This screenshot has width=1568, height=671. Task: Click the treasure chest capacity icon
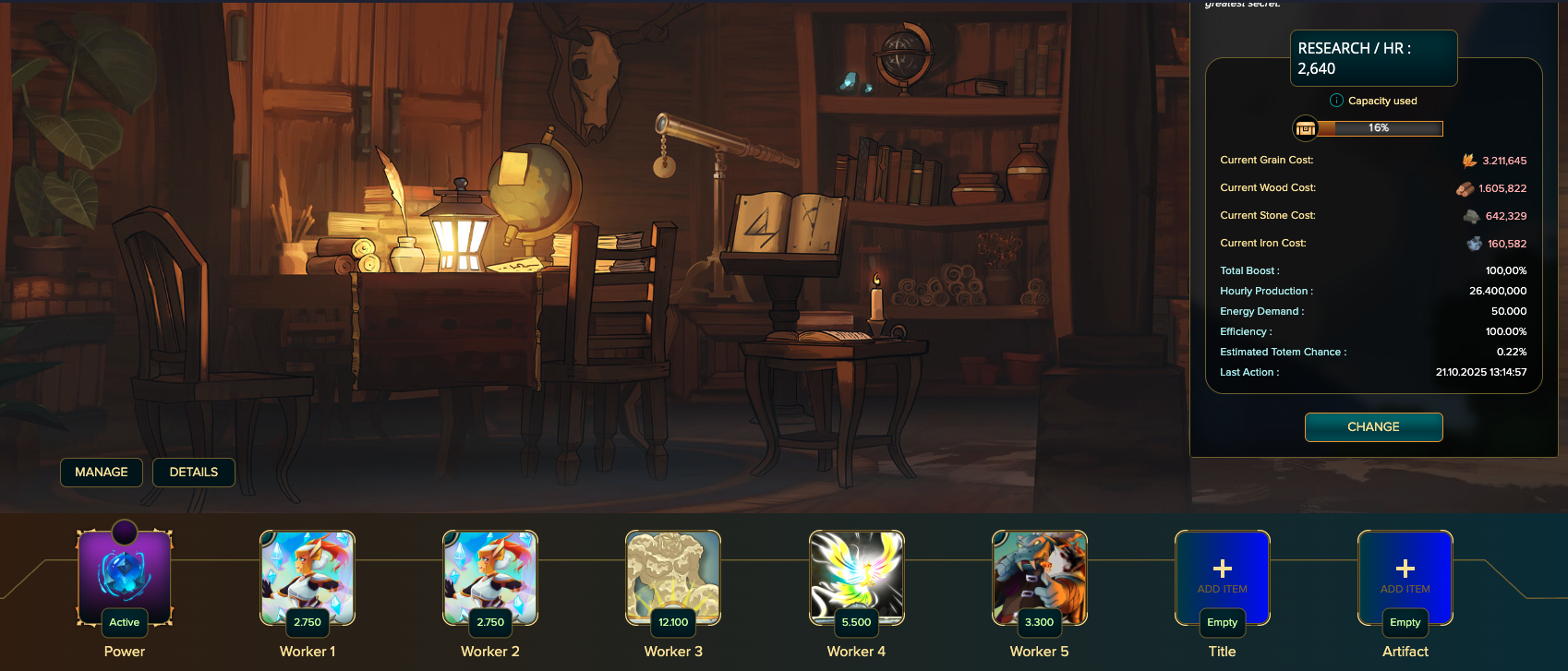pyautogui.click(x=1305, y=128)
